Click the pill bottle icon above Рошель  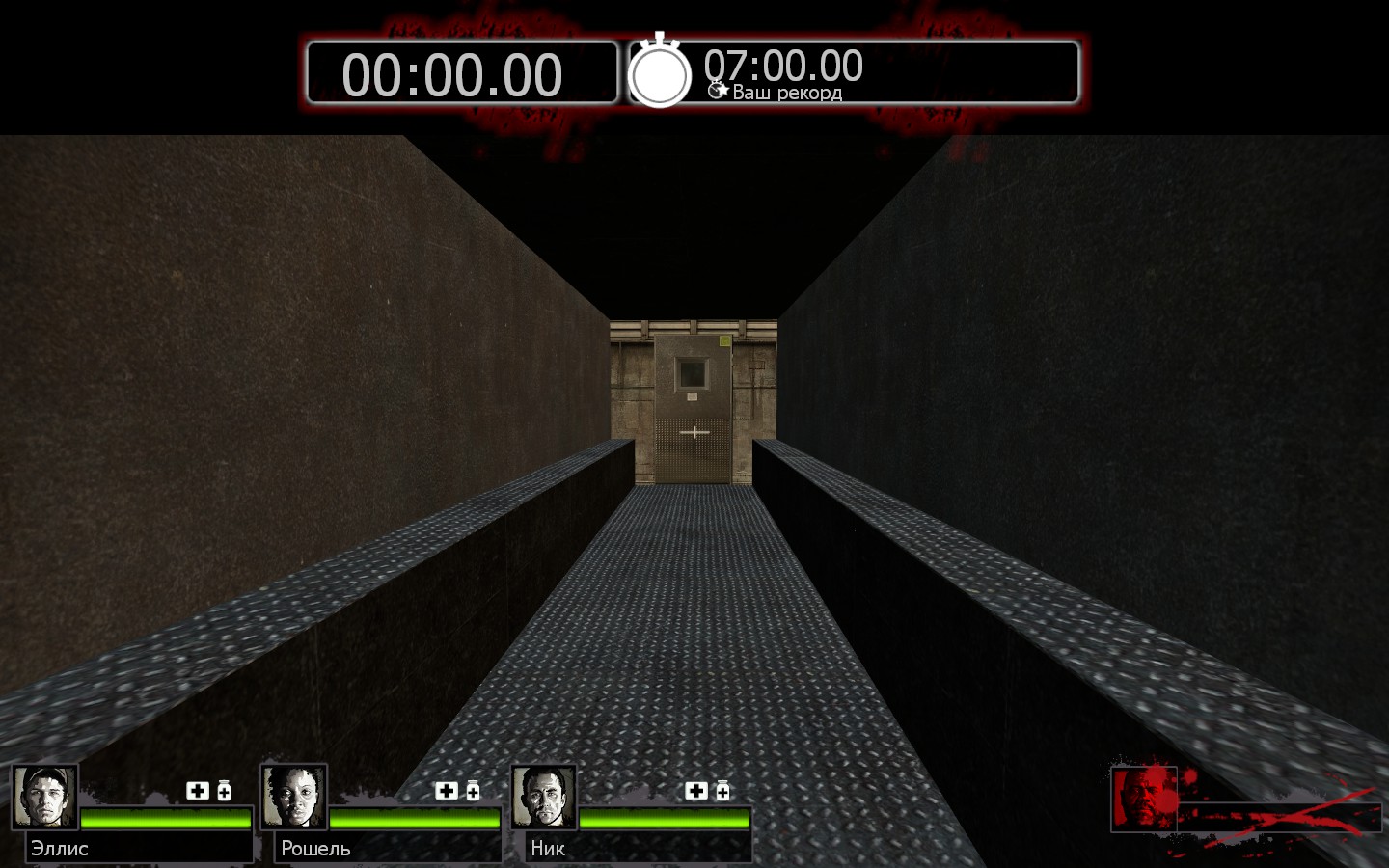(x=473, y=791)
